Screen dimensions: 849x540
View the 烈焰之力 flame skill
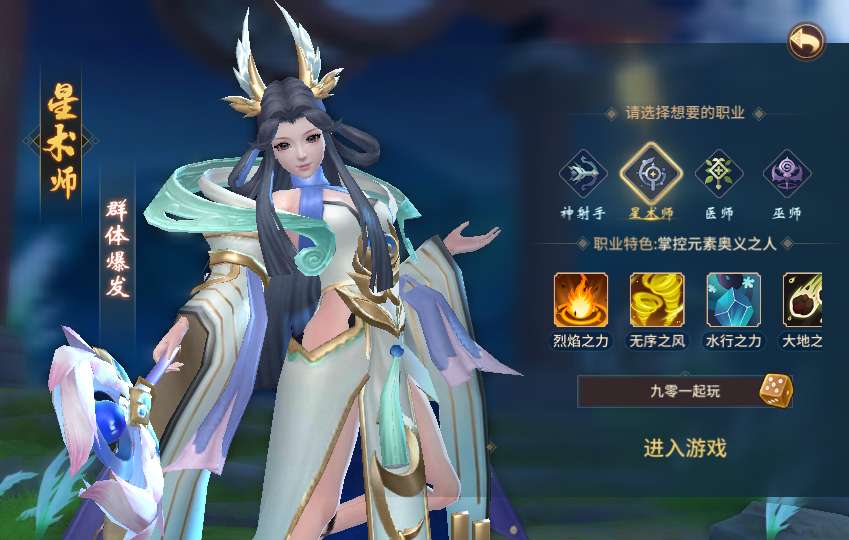coord(581,300)
